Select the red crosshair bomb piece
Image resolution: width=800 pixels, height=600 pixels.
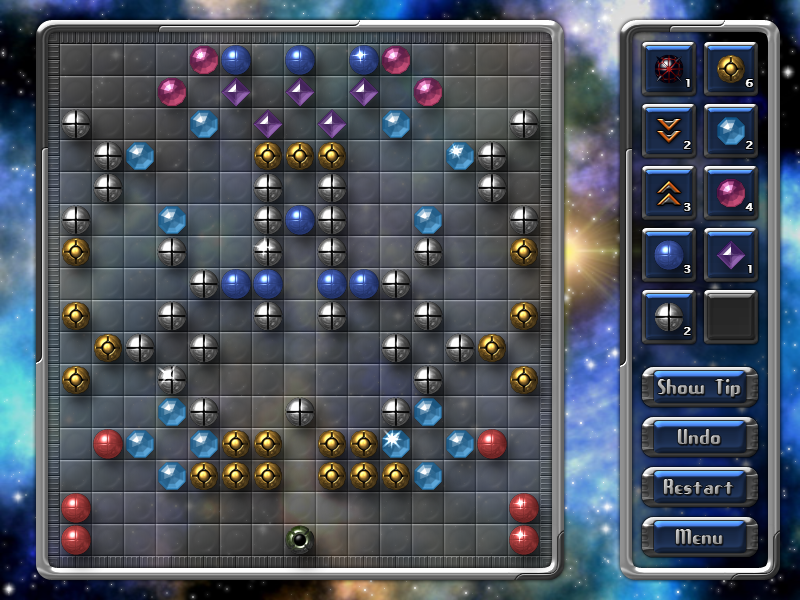pos(668,68)
